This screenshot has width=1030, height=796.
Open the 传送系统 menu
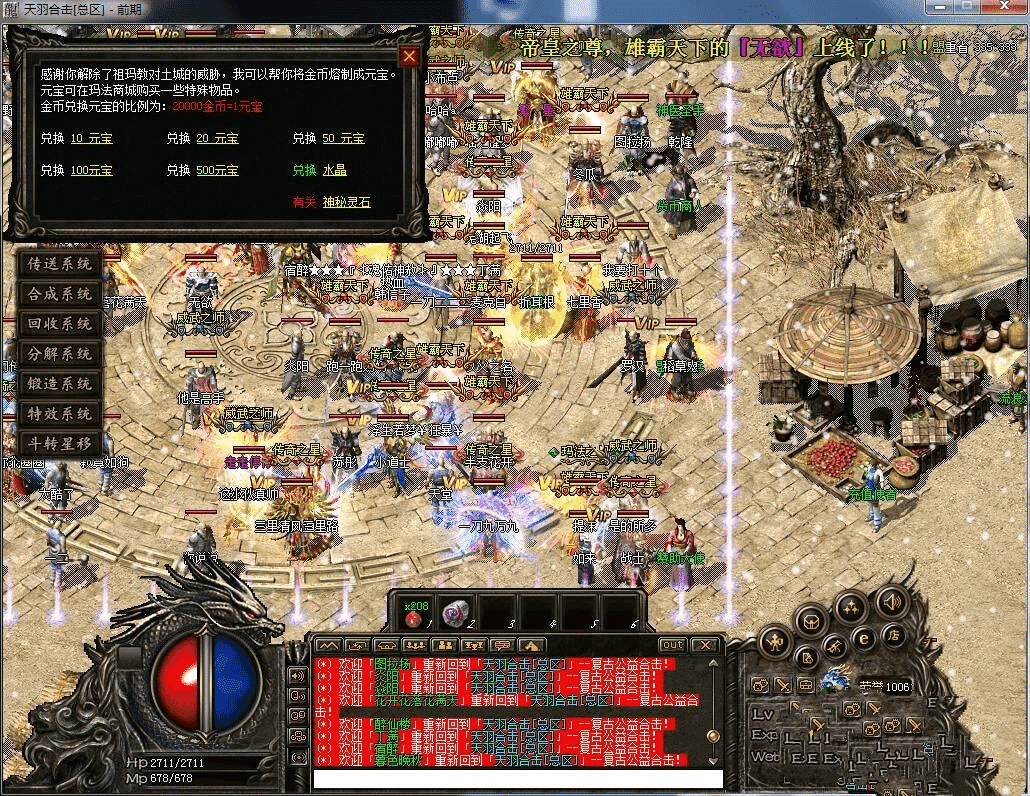pos(60,265)
